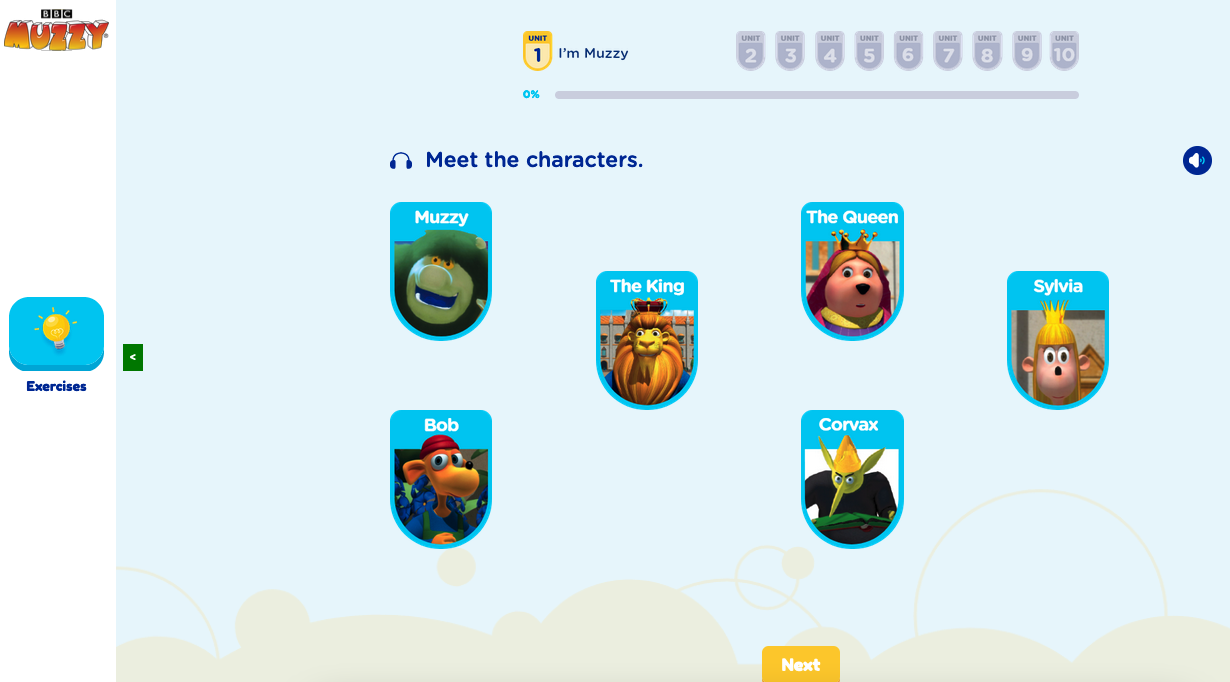Play audio with the speaker button
The height and width of the screenshot is (682, 1230).
point(1197,160)
